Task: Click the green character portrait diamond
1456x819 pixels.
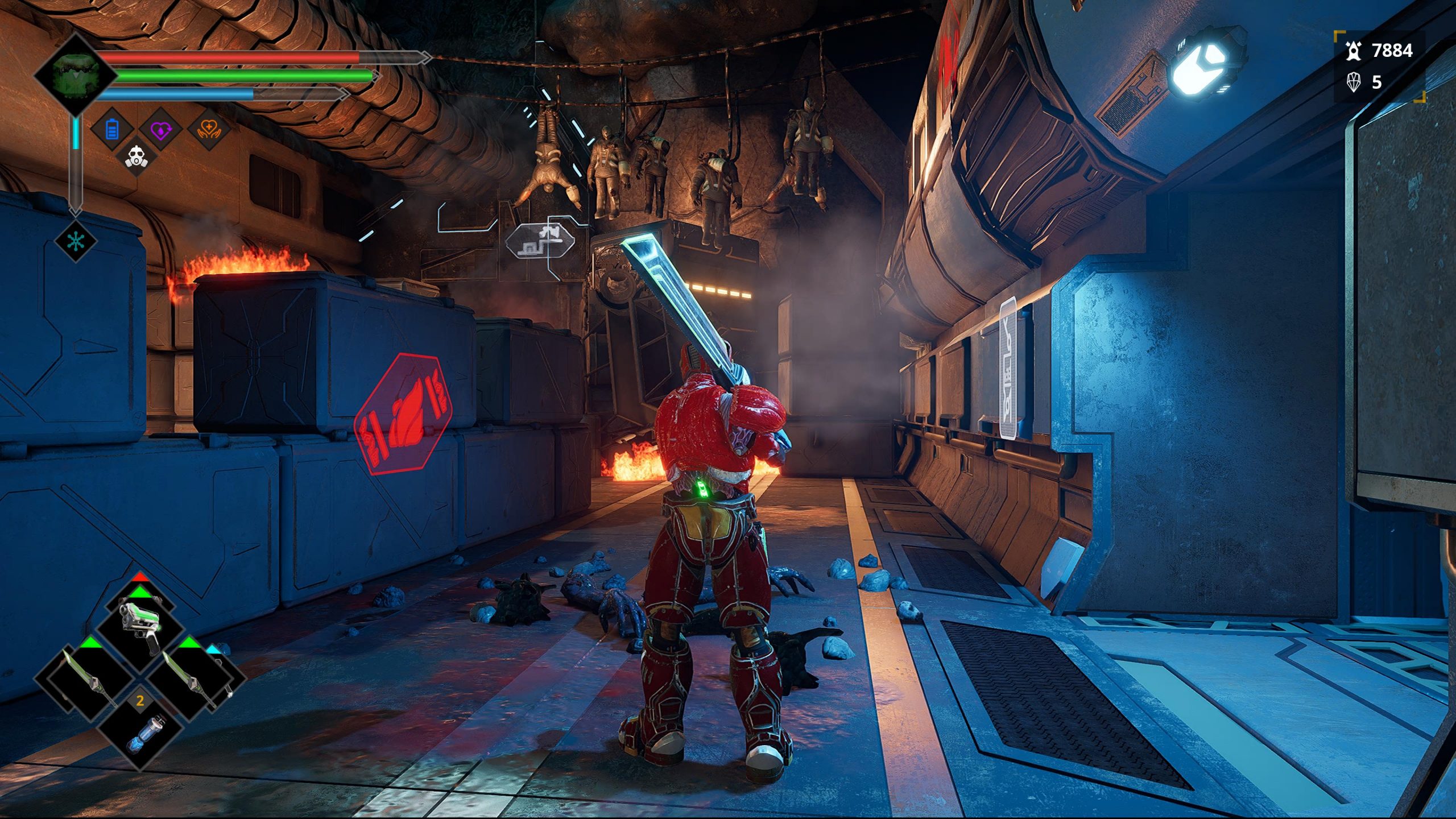Action: [76, 76]
